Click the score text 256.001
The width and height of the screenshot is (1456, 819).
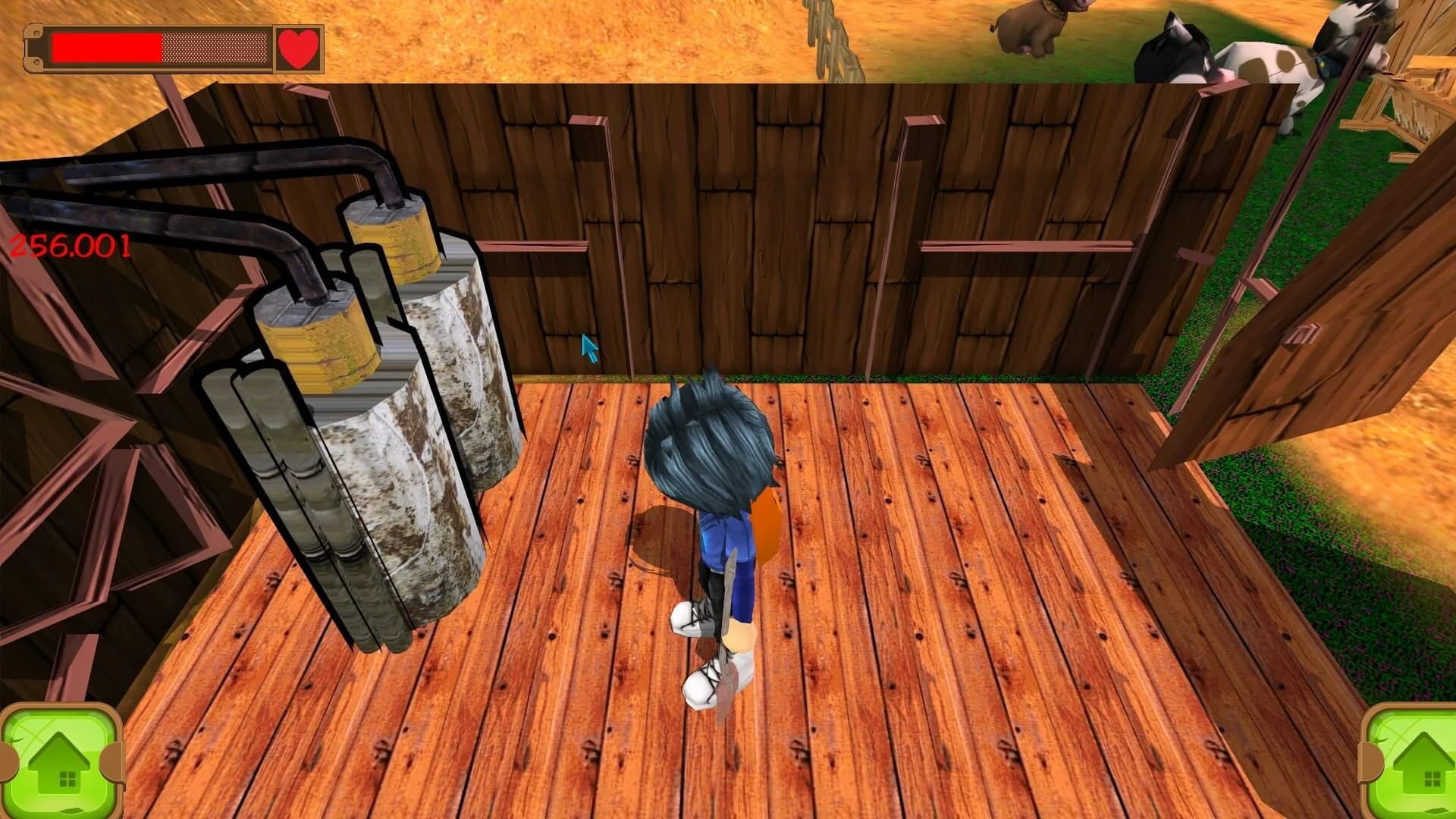68,245
